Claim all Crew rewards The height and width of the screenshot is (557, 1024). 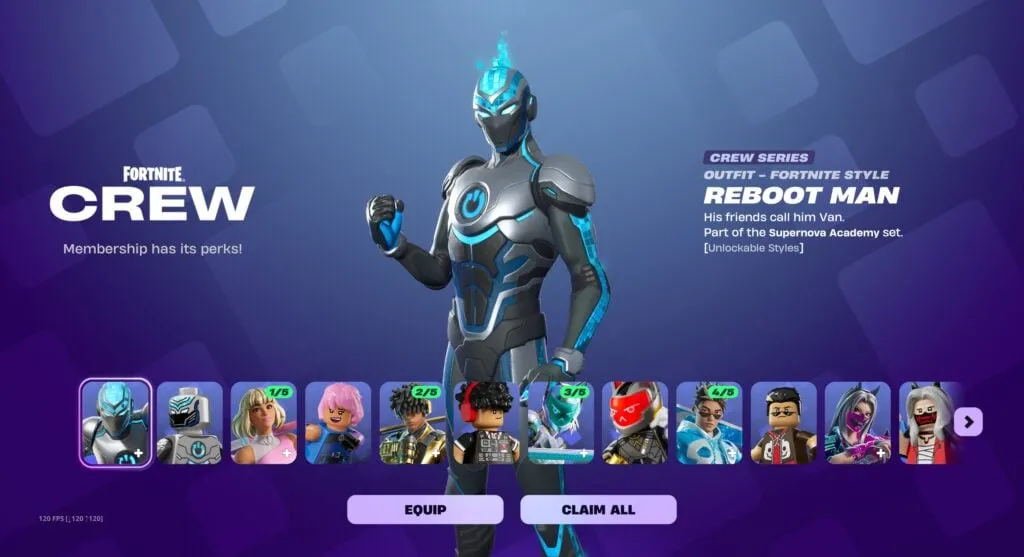click(x=598, y=509)
